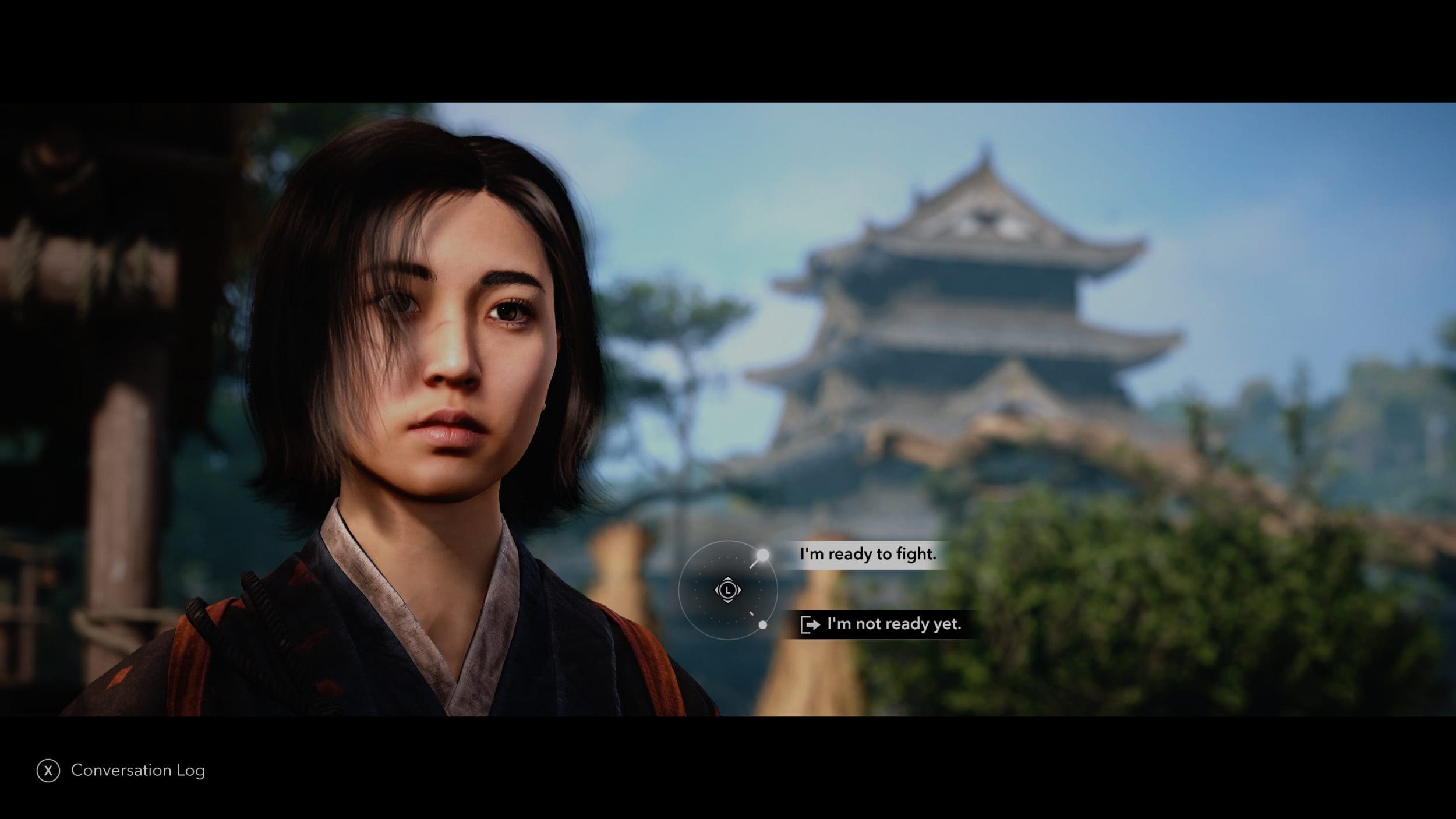Viewport: 1456px width, 819px height.
Task: Choose the "I'm ready to fight." reply
Action: click(x=867, y=554)
